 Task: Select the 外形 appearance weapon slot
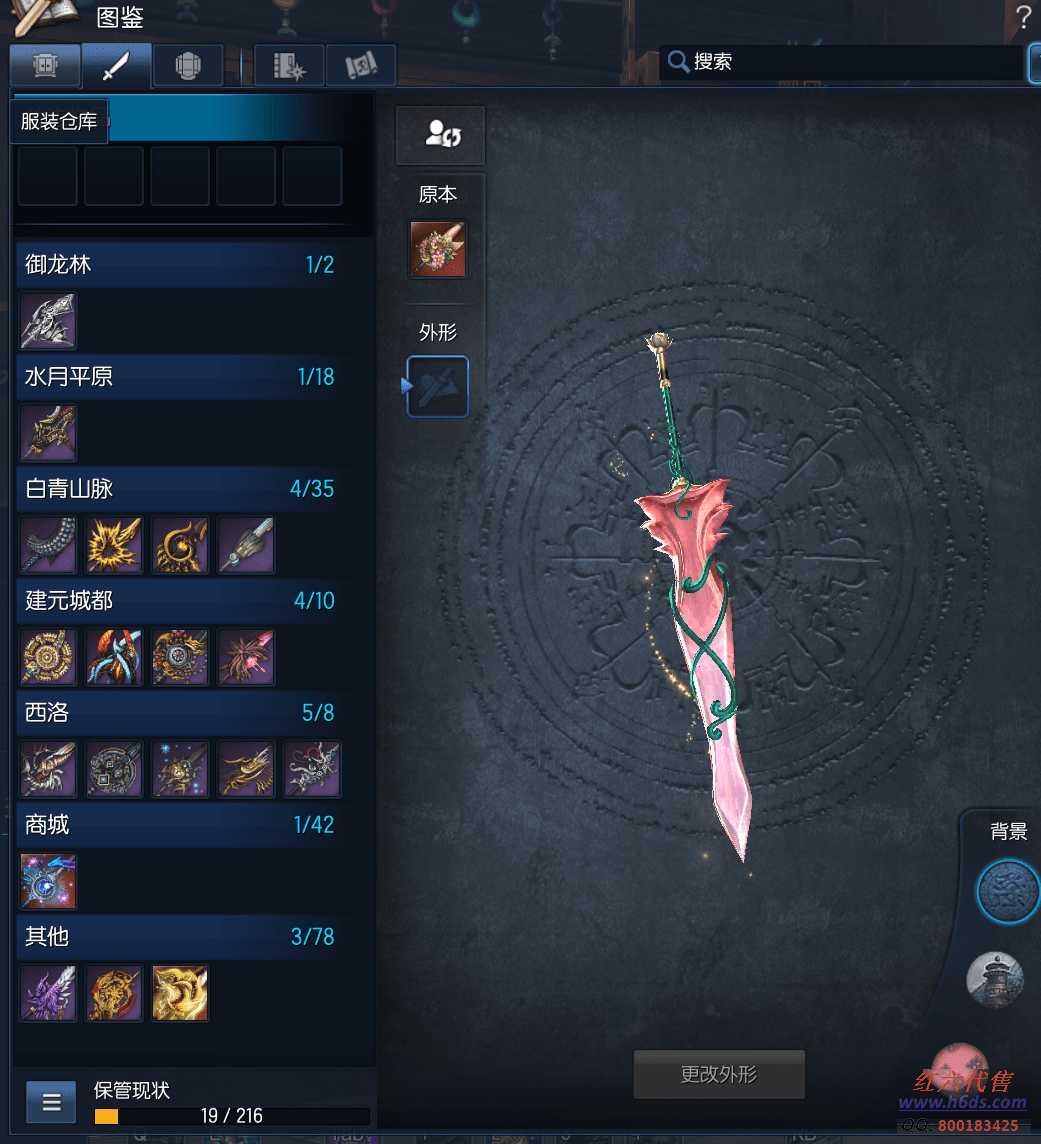(438, 386)
